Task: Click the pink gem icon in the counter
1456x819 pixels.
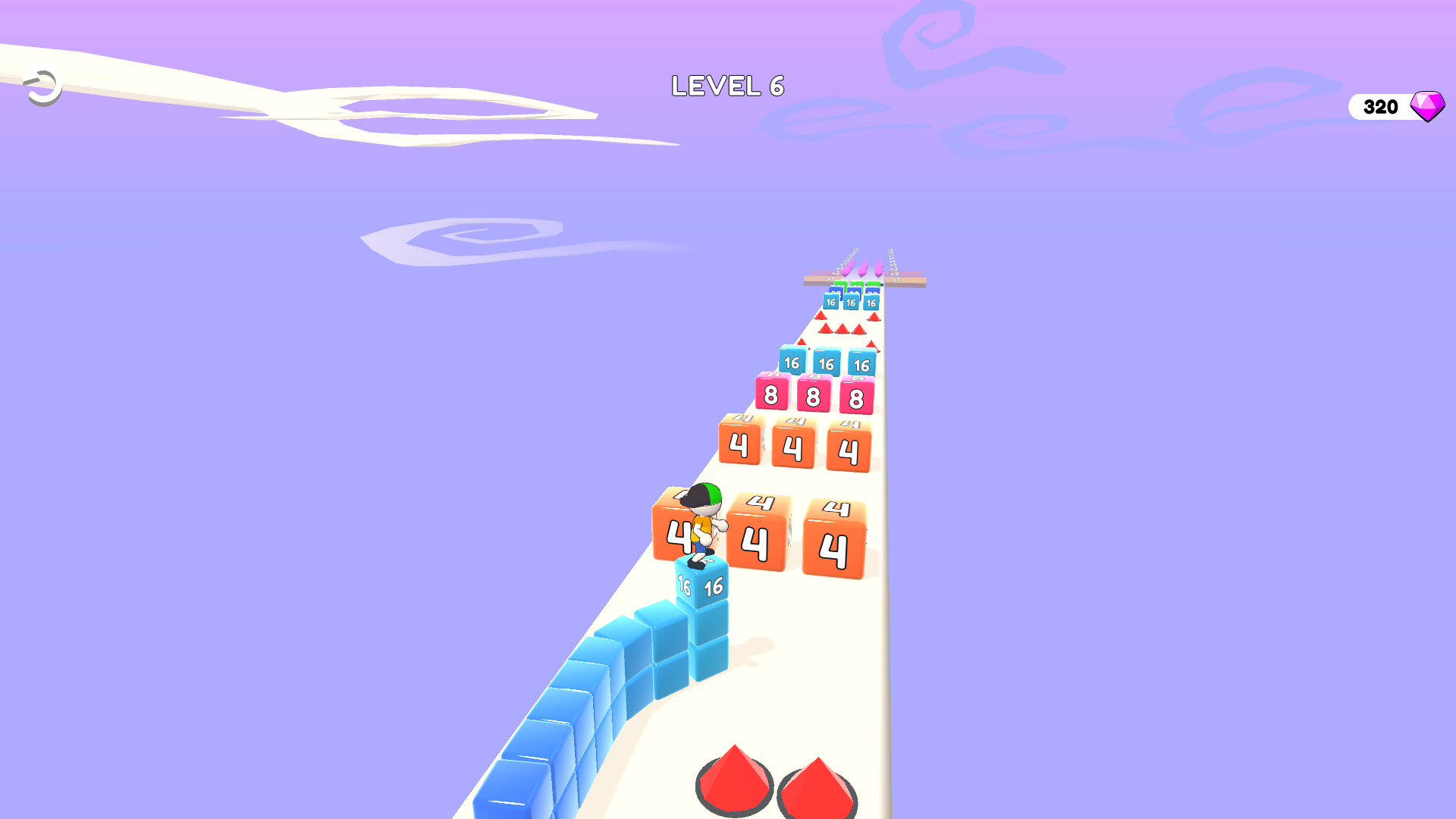Action: (x=1429, y=107)
